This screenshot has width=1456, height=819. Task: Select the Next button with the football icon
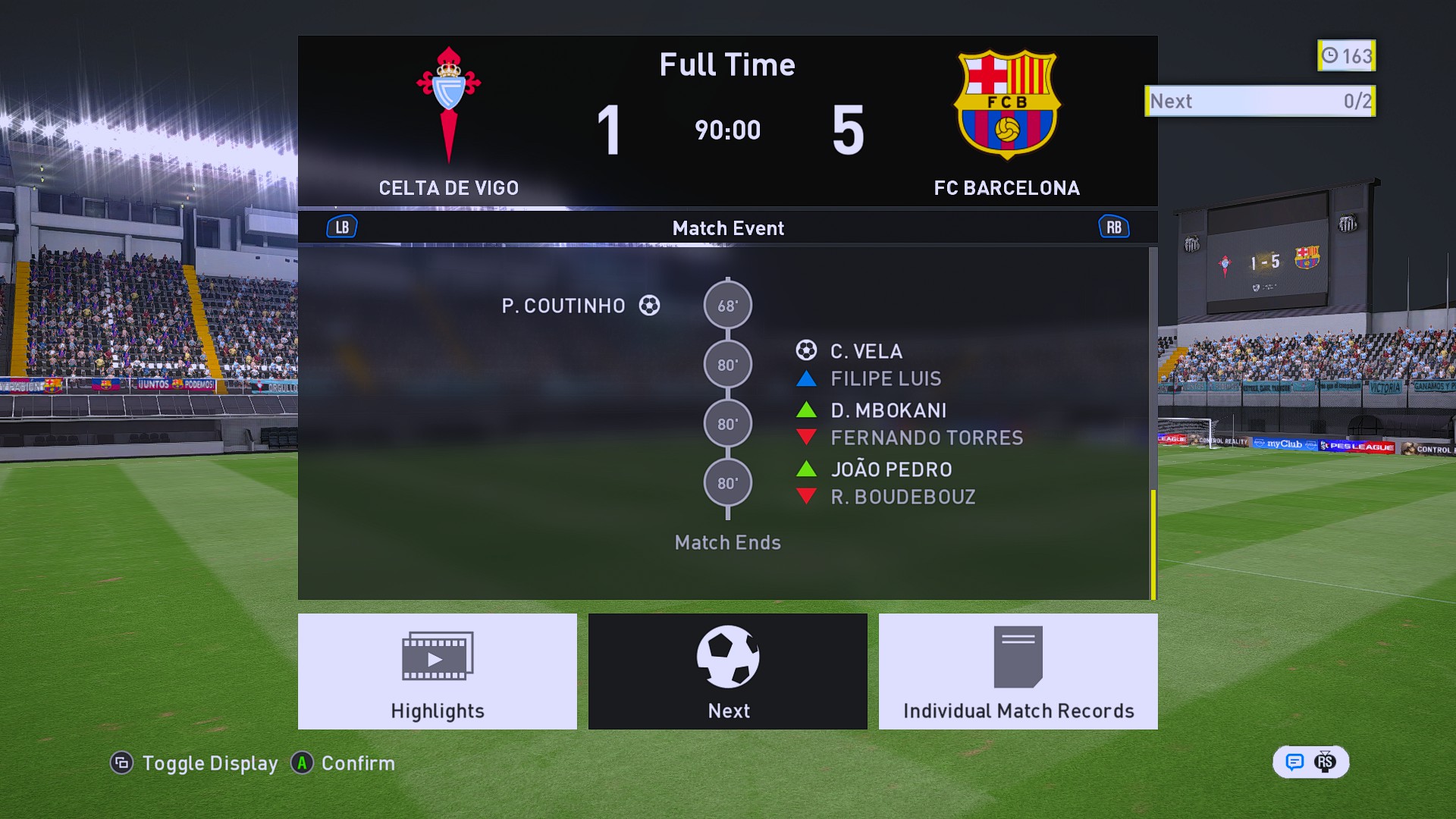727,671
